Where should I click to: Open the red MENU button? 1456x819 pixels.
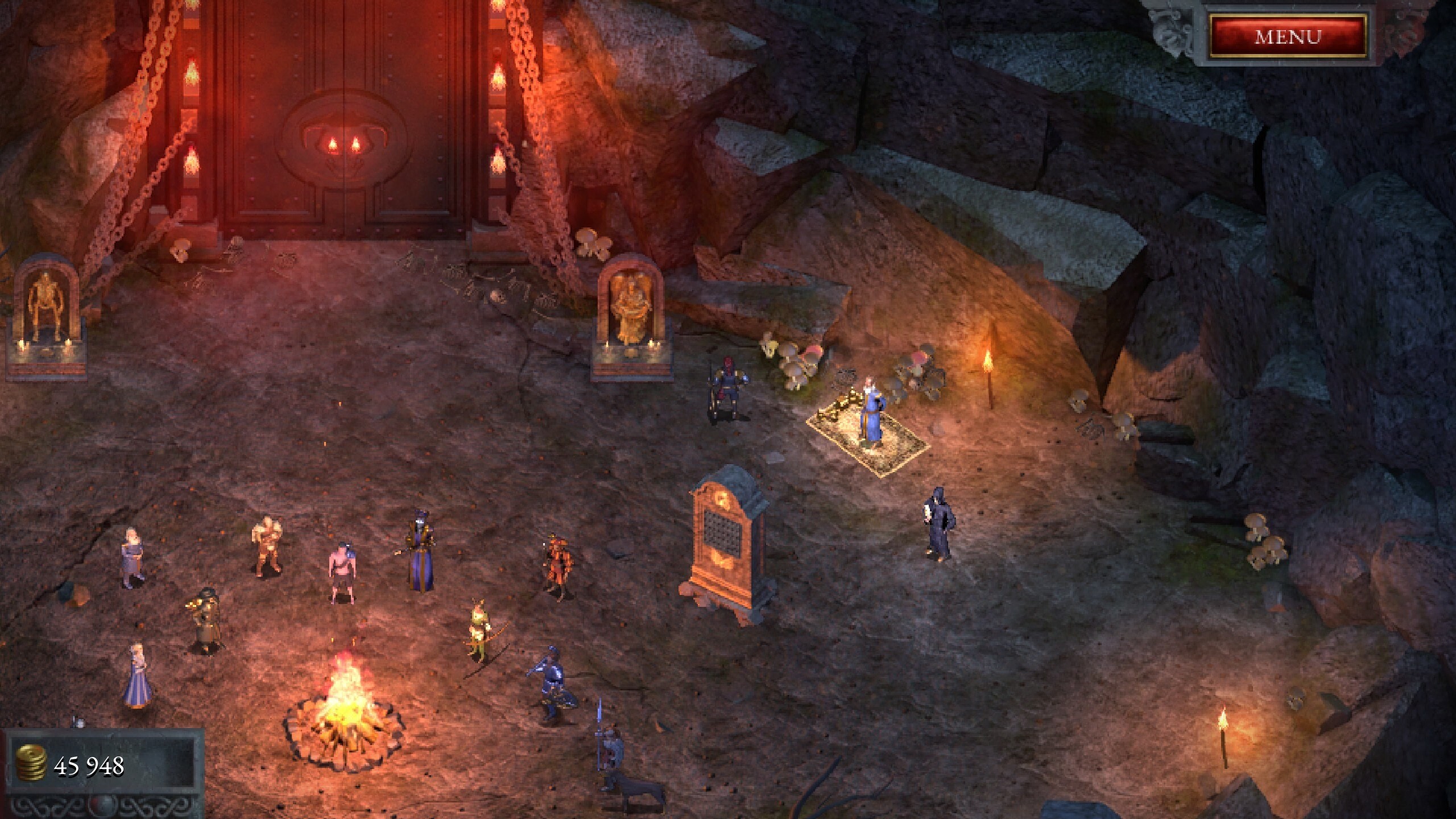(x=1288, y=37)
